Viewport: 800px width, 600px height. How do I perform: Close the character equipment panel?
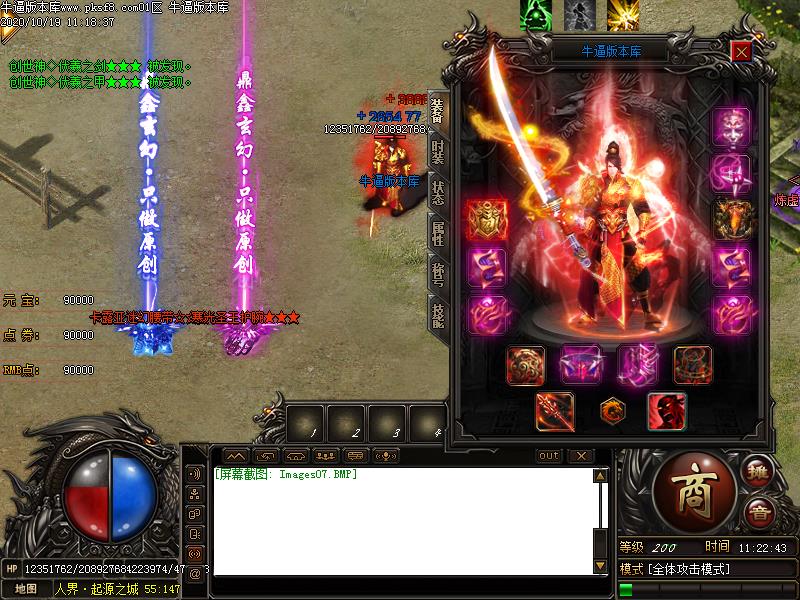741,51
